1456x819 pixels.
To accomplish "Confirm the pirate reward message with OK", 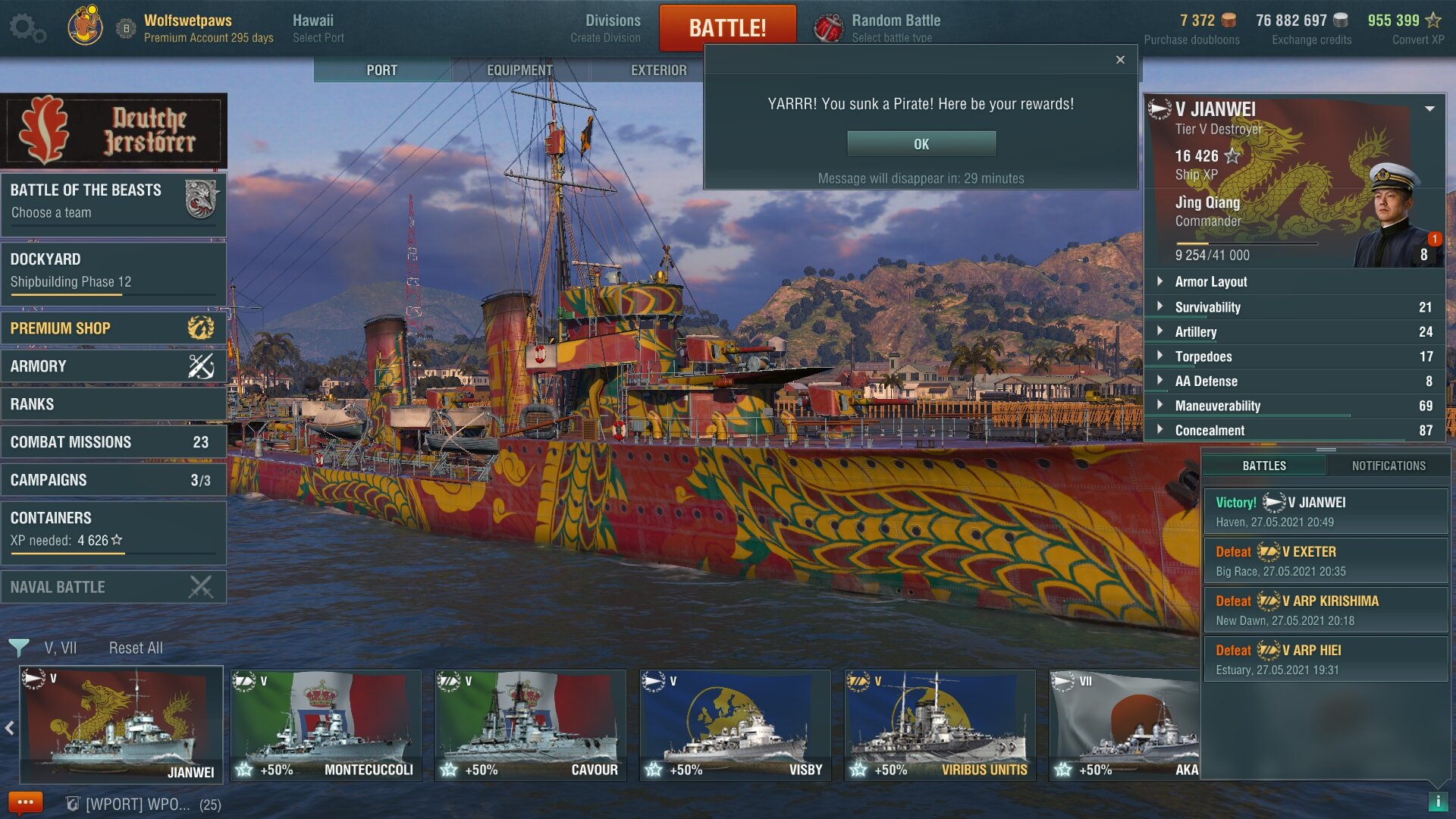I will point(921,144).
